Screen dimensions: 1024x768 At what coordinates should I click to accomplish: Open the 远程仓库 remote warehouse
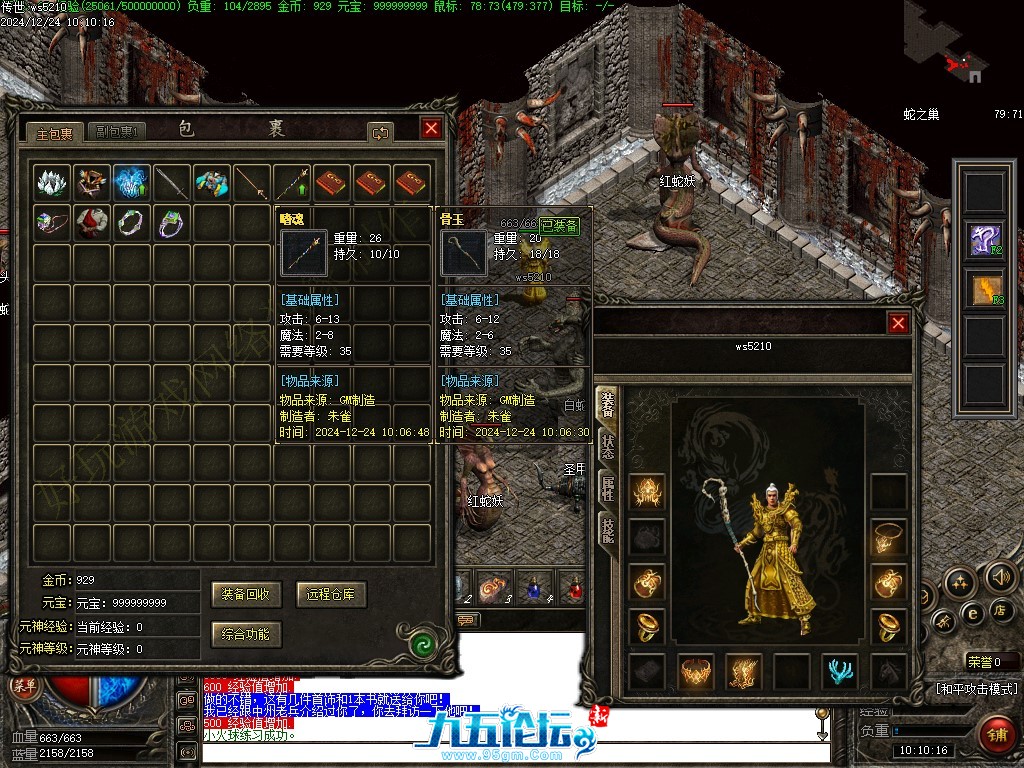332,594
